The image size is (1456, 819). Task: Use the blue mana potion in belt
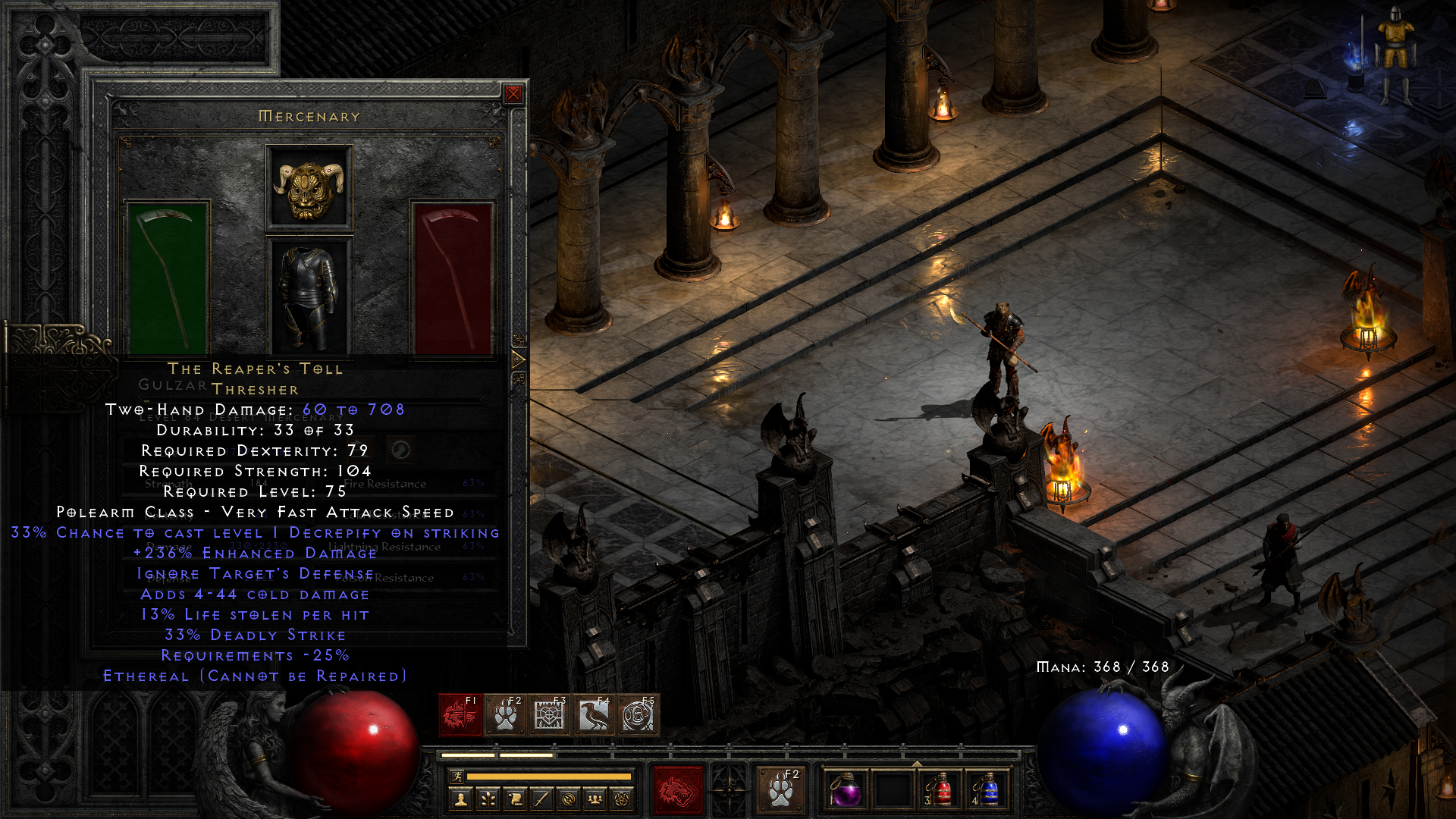987,790
